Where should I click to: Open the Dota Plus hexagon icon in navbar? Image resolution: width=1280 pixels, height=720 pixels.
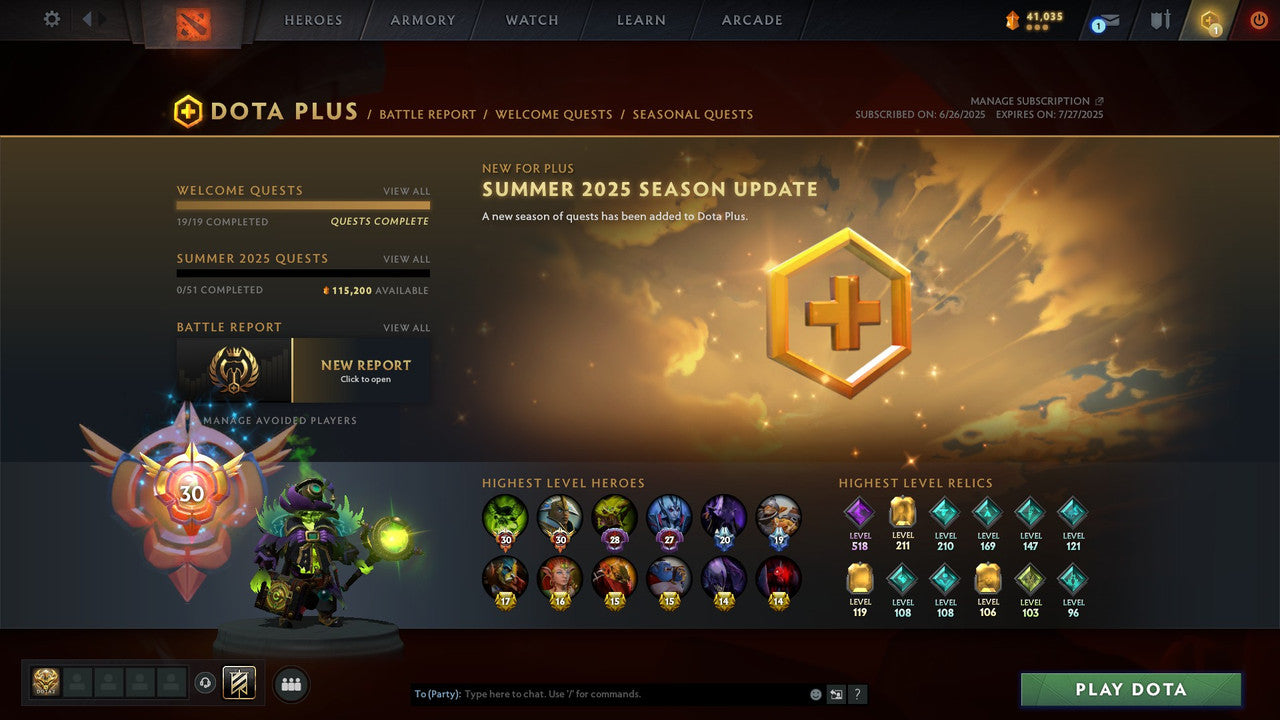[1210, 22]
